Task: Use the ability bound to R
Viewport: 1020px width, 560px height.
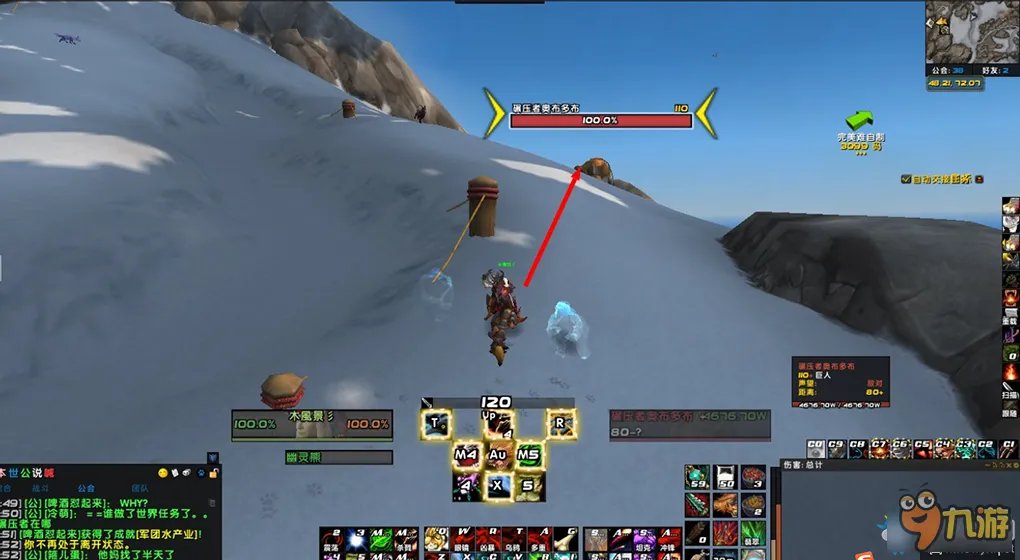Action: 561,423
